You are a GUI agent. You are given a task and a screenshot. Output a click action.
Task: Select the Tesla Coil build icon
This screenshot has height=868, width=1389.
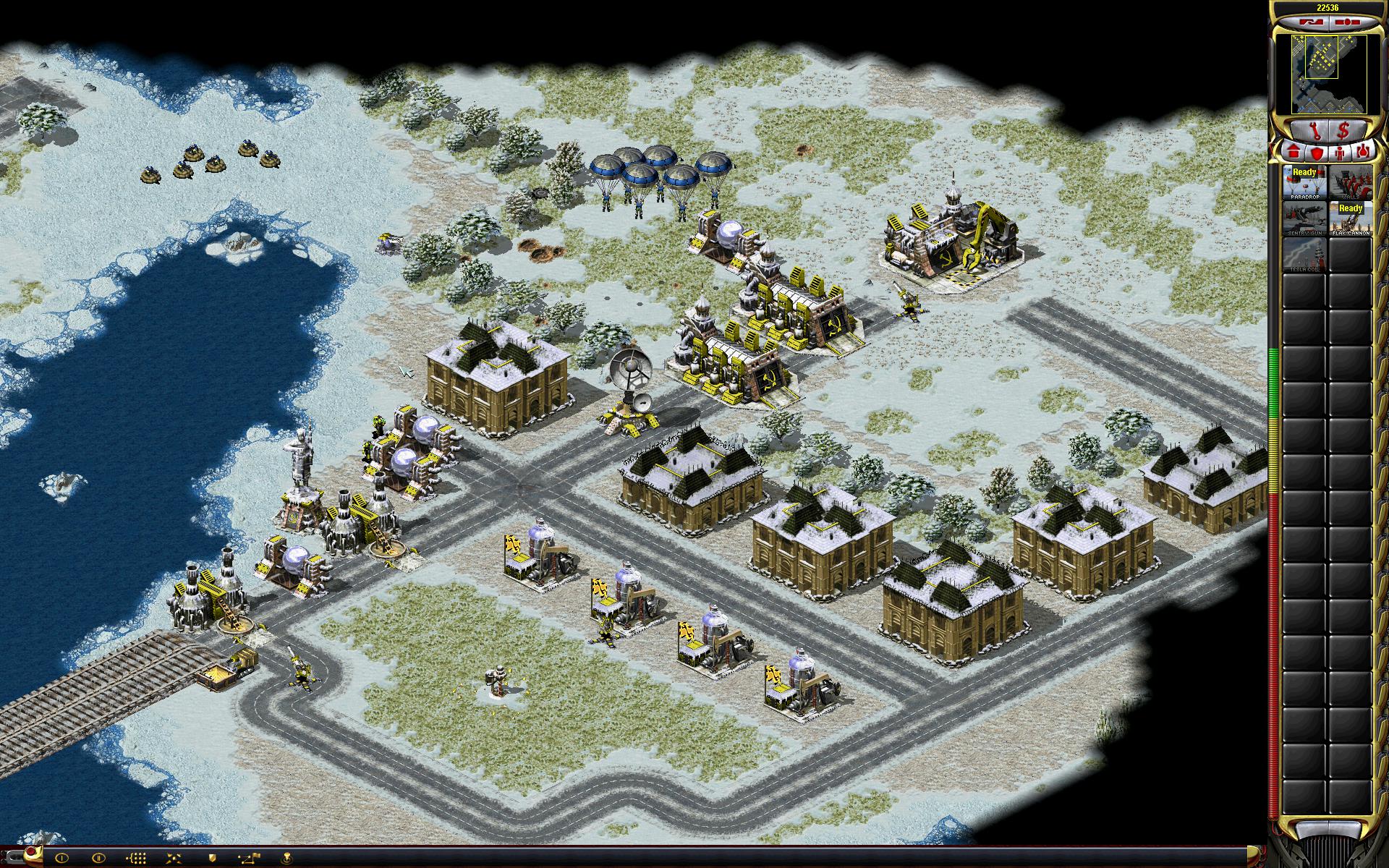pos(1304,255)
